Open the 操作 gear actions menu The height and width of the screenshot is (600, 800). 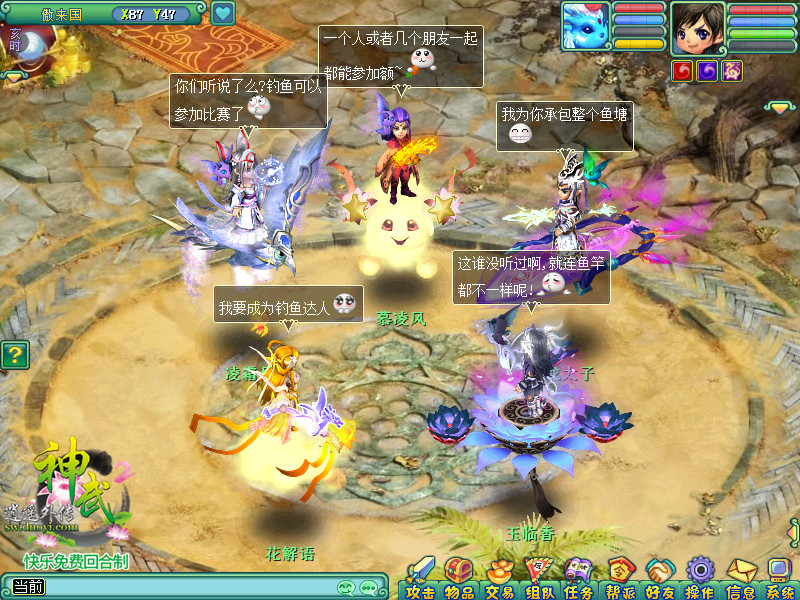coord(700,577)
